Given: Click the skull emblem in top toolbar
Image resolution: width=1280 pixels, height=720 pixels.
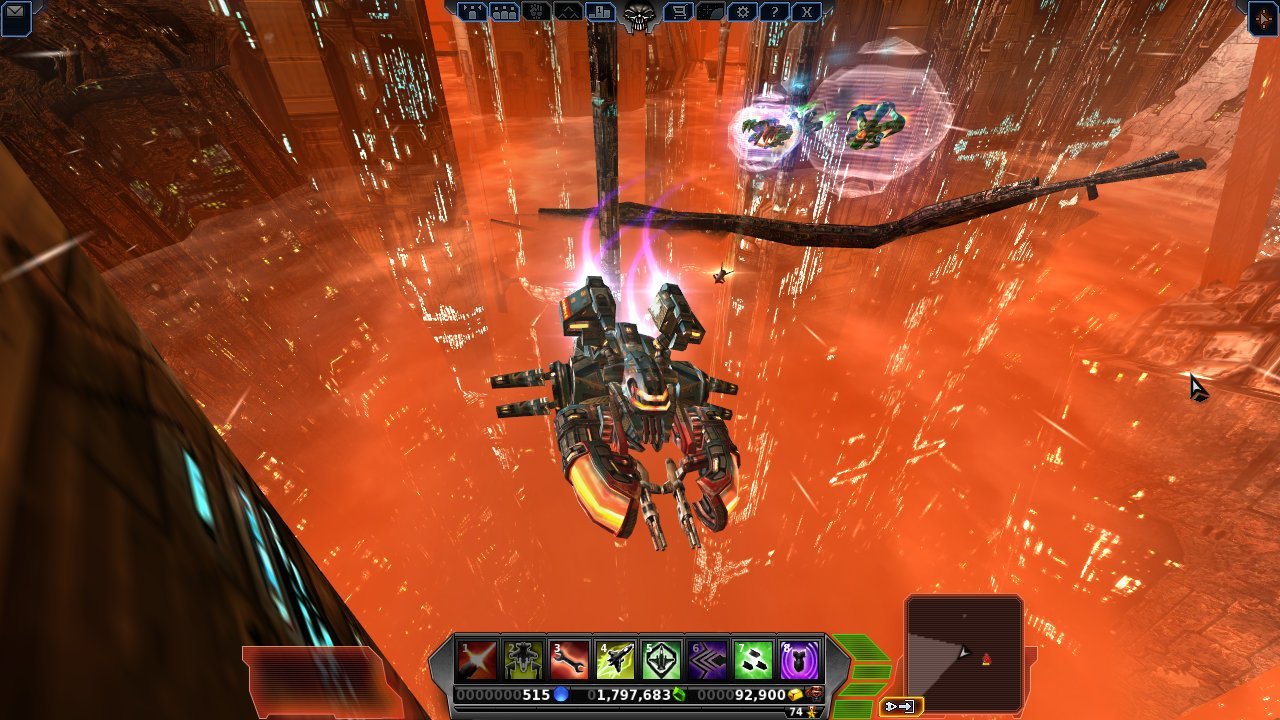Looking at the screenshot, I should tap(638, 14).
